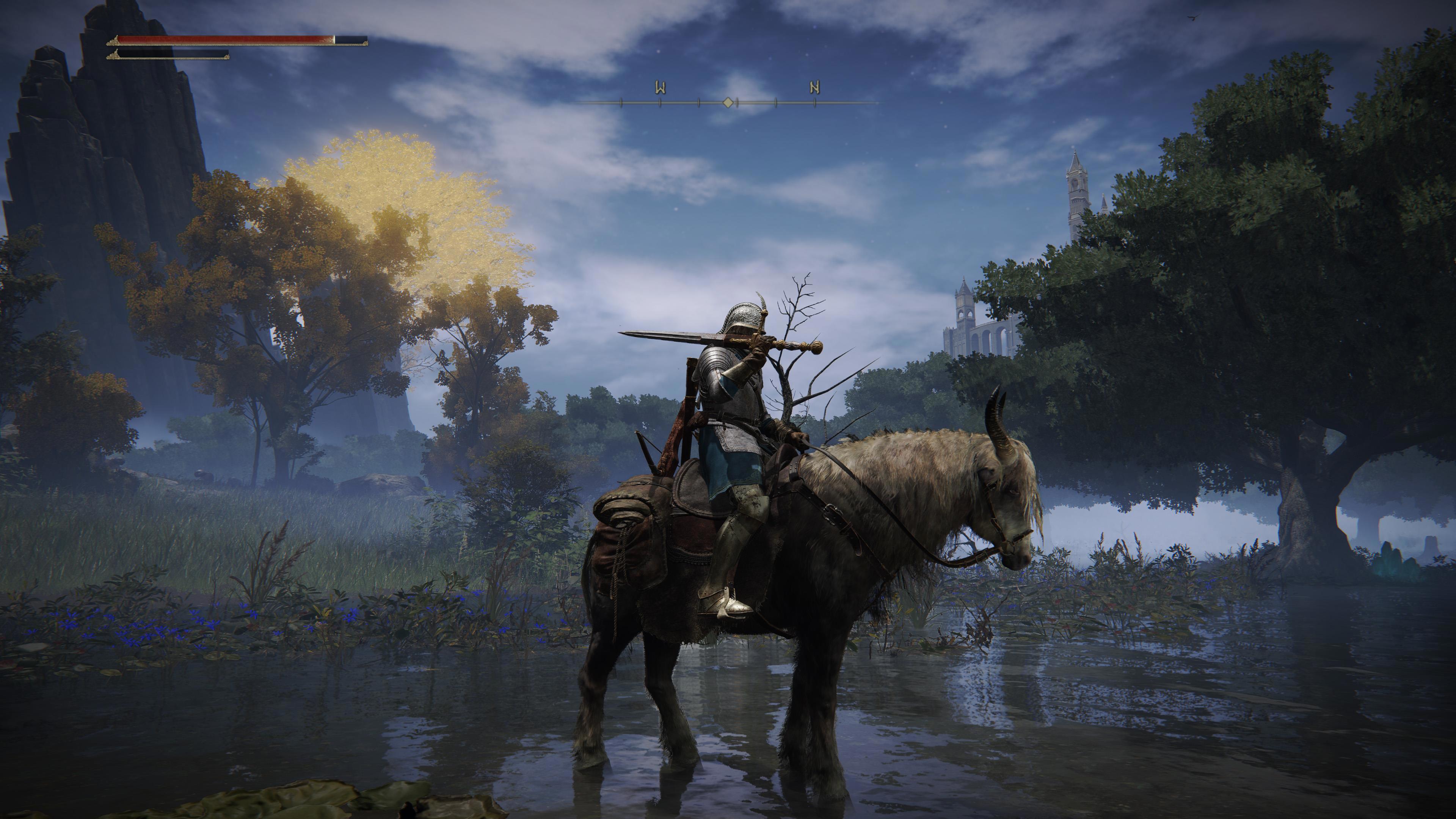Select the W marker on the compass

660,88
